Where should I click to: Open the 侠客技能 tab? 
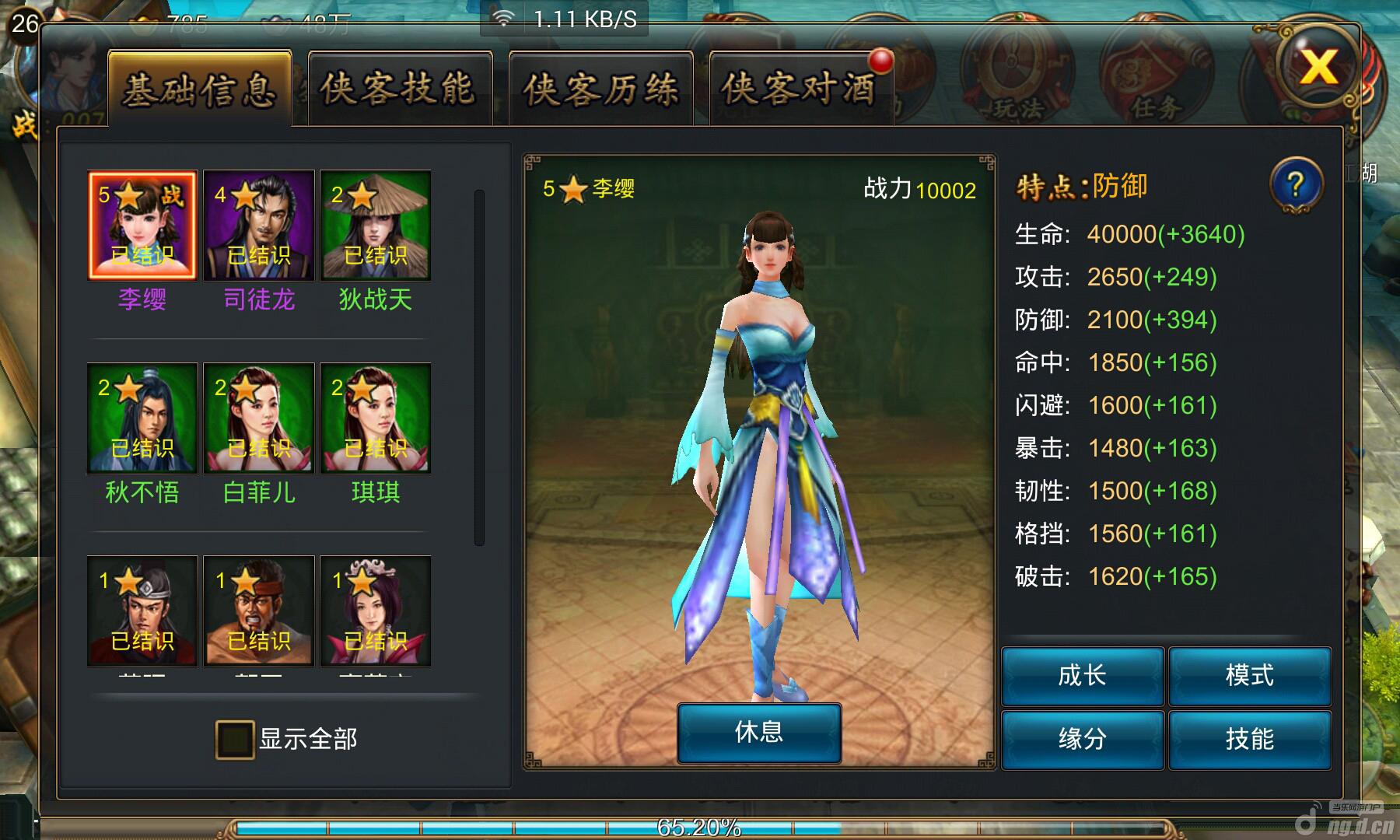(400, 89)
